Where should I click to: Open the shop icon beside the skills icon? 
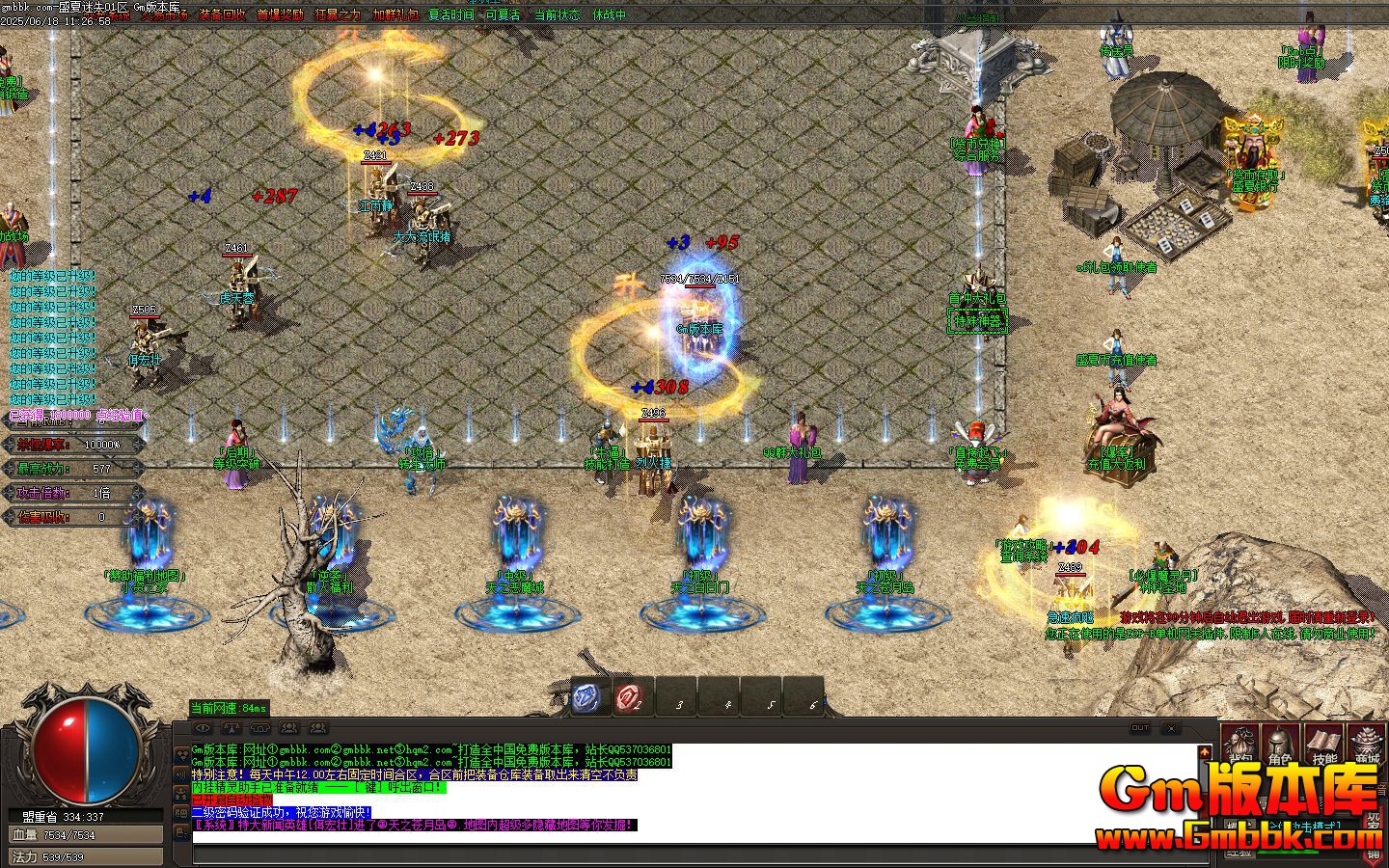pyautogui.click(x=1364, y=743)
